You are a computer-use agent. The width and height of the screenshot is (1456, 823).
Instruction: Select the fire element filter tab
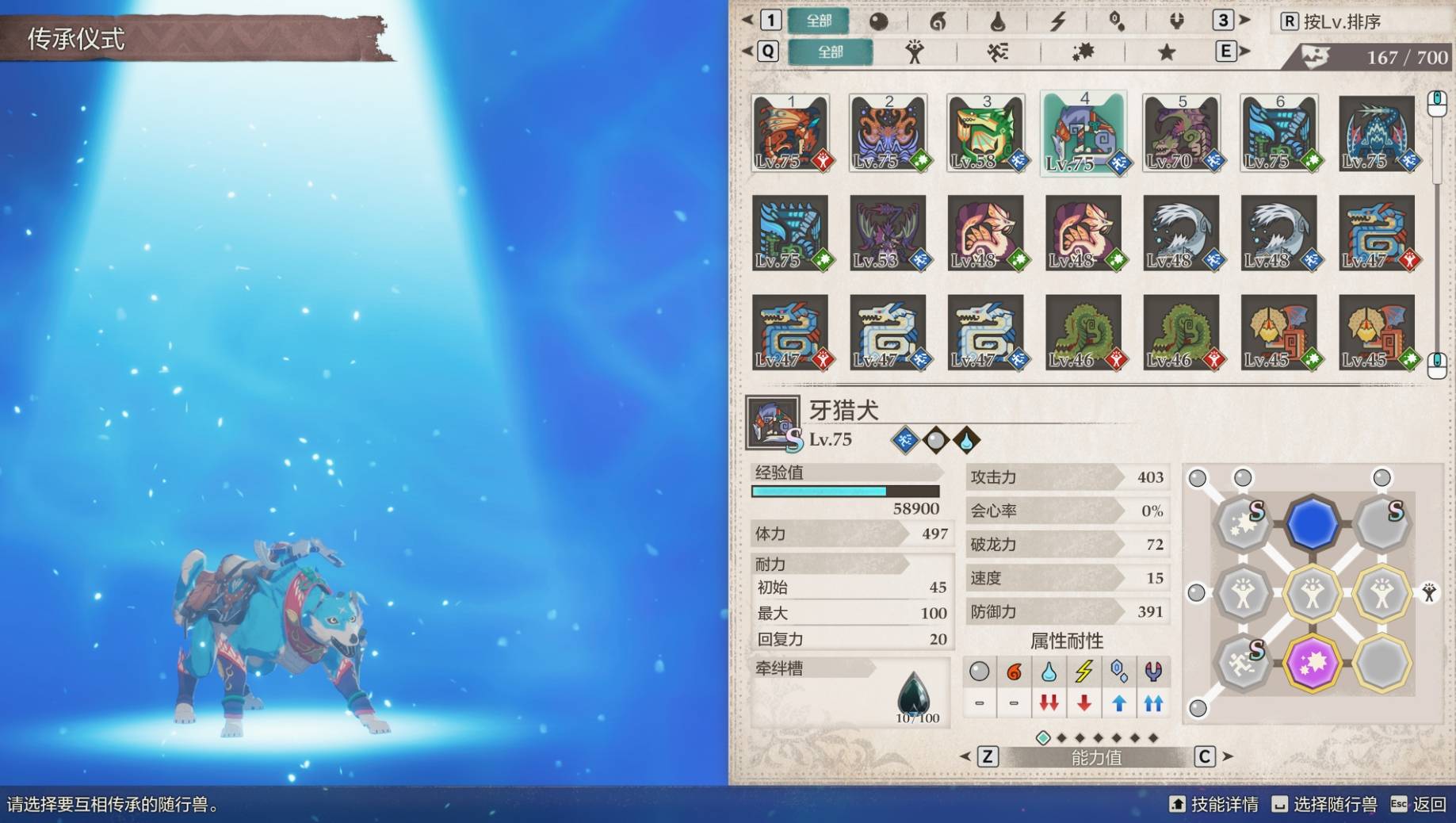[938, 21]
